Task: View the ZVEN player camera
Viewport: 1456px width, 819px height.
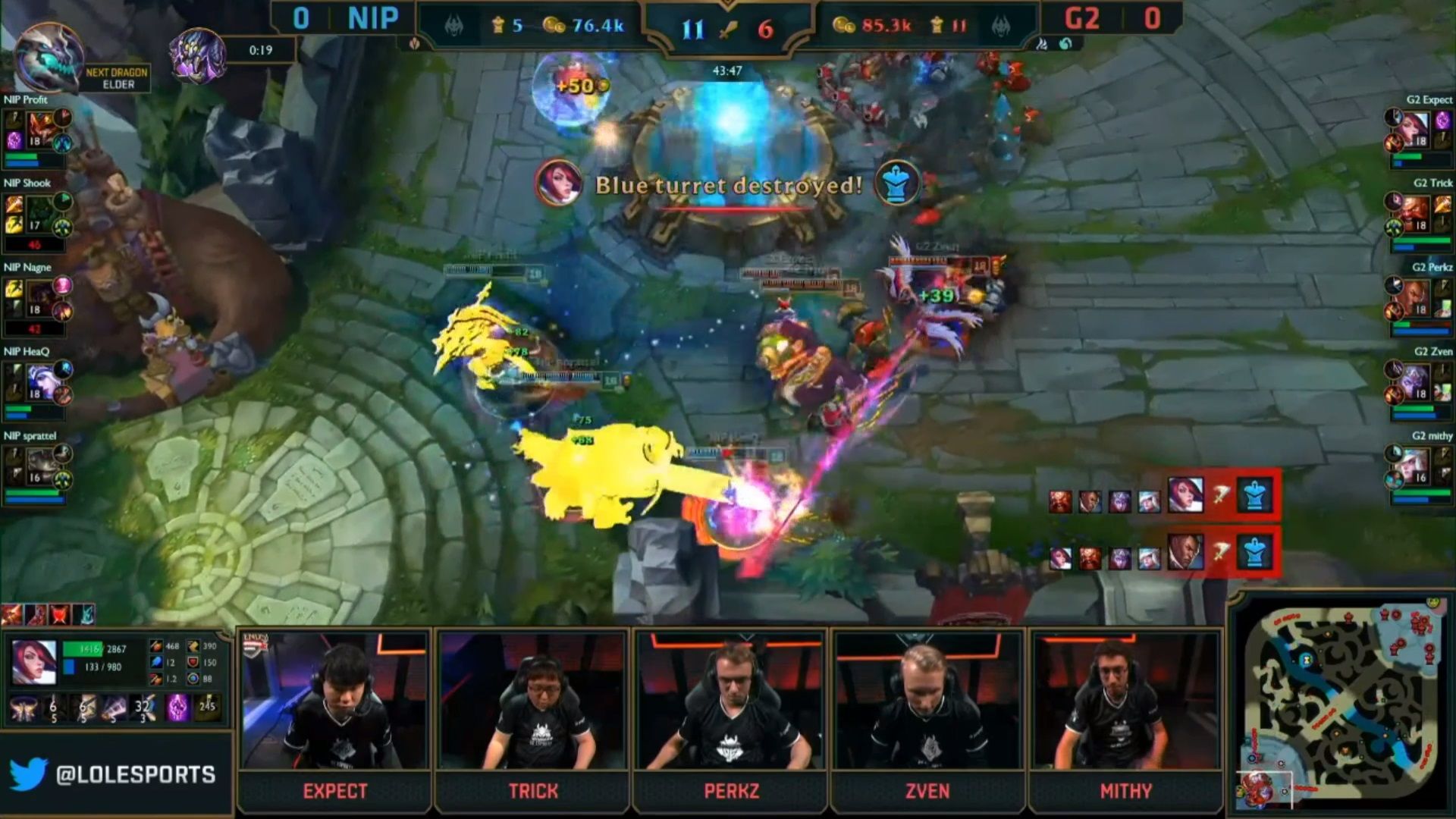Action: 927,701
